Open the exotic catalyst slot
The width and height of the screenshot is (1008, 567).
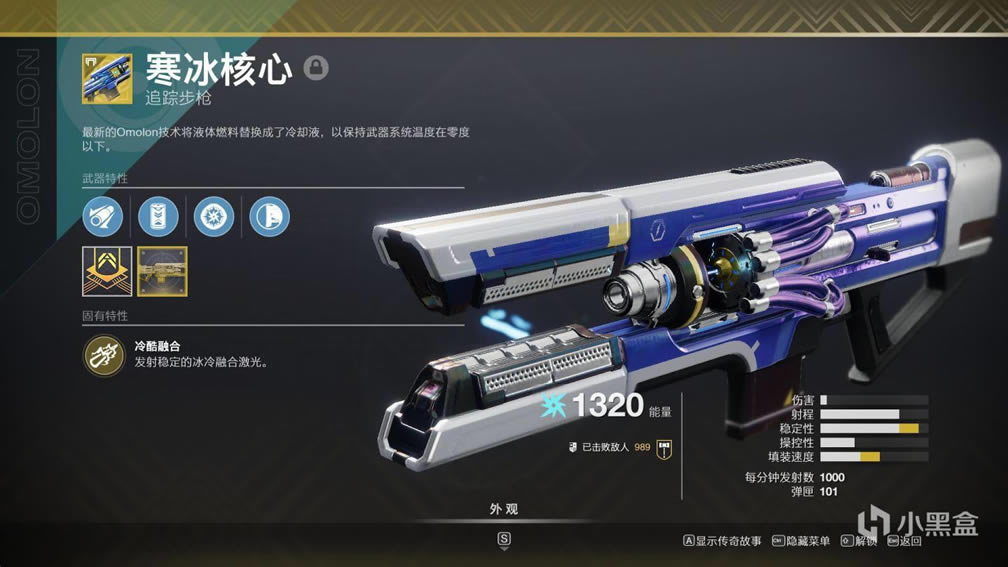(x=106, y=272)
